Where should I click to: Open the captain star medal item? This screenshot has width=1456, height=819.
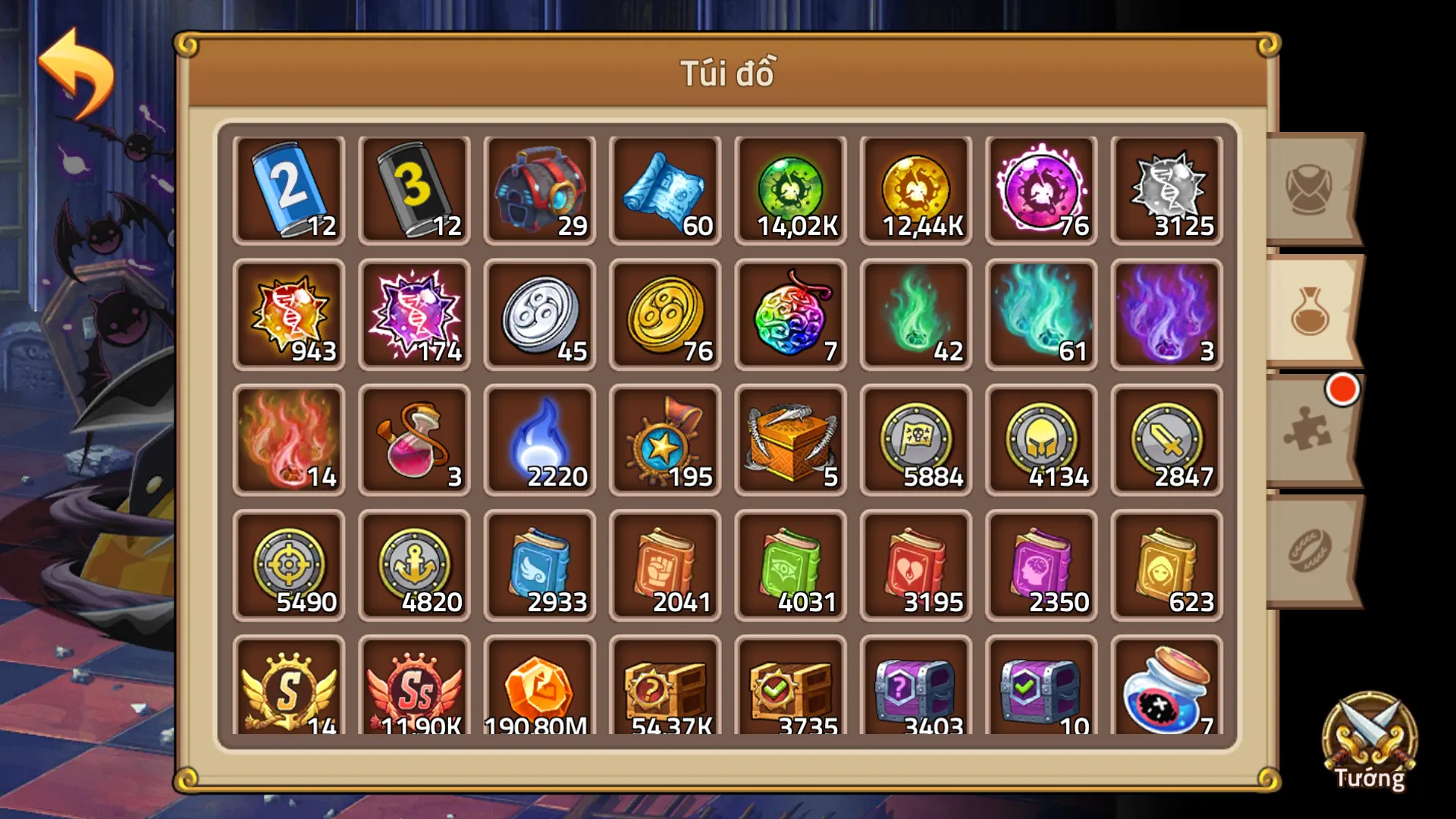tap(665, 440)
